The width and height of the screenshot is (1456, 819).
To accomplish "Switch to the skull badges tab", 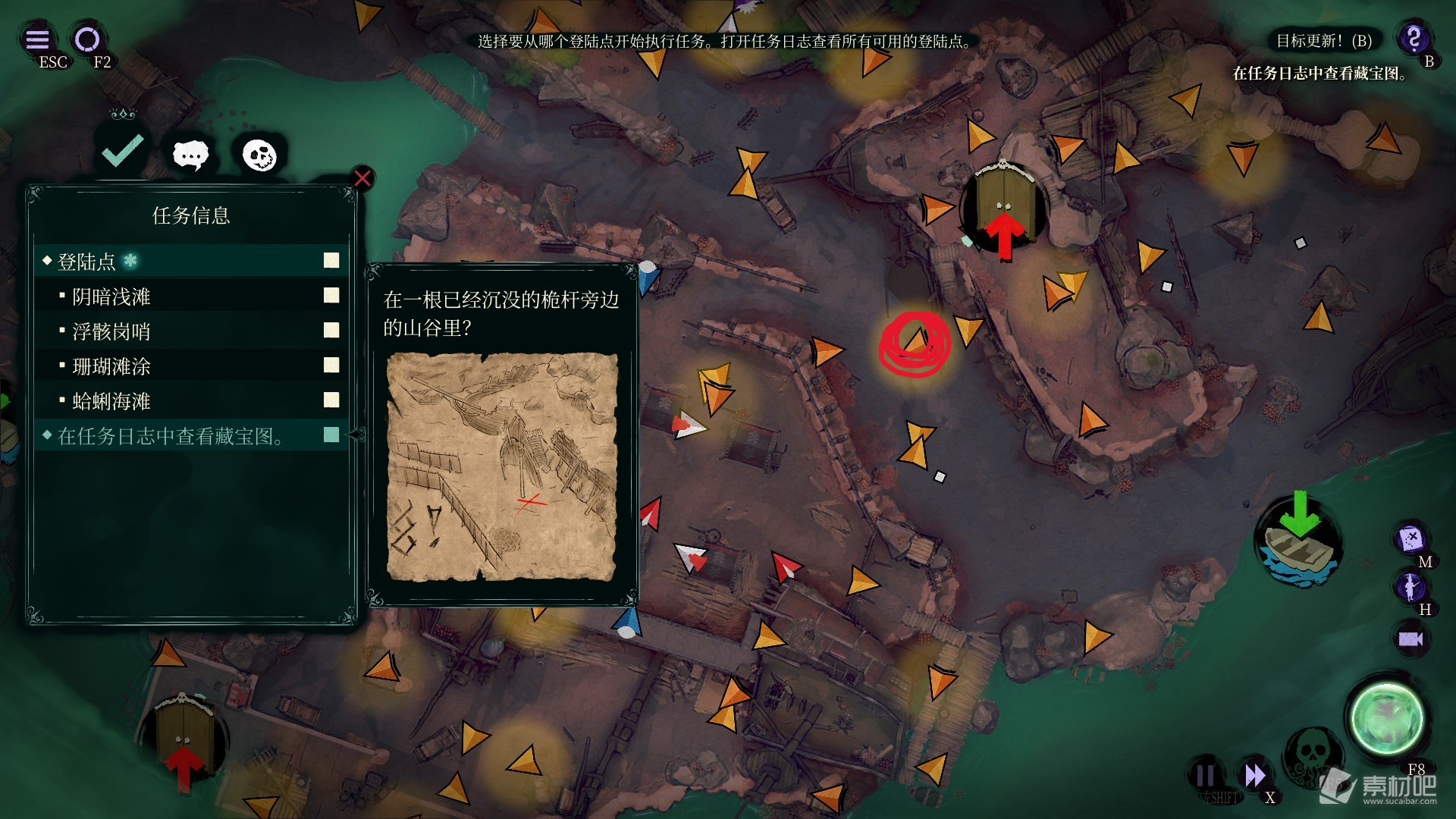I will pyautogui.click(x=259, y=155).
